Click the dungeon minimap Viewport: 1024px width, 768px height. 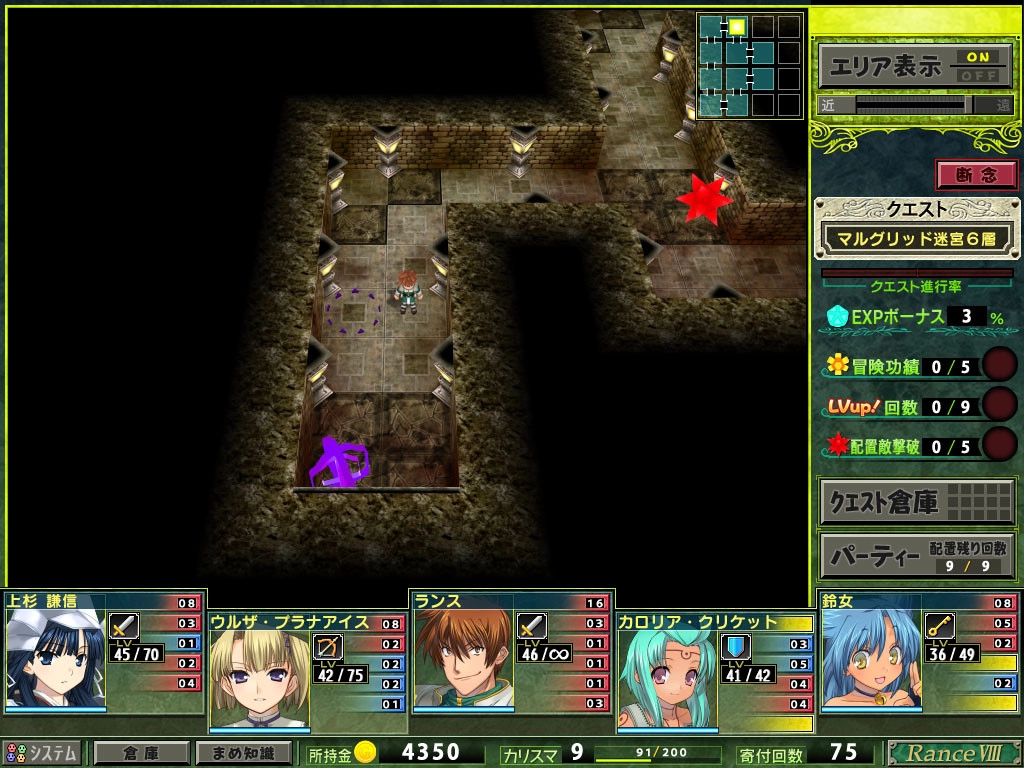tap(750, 65)
